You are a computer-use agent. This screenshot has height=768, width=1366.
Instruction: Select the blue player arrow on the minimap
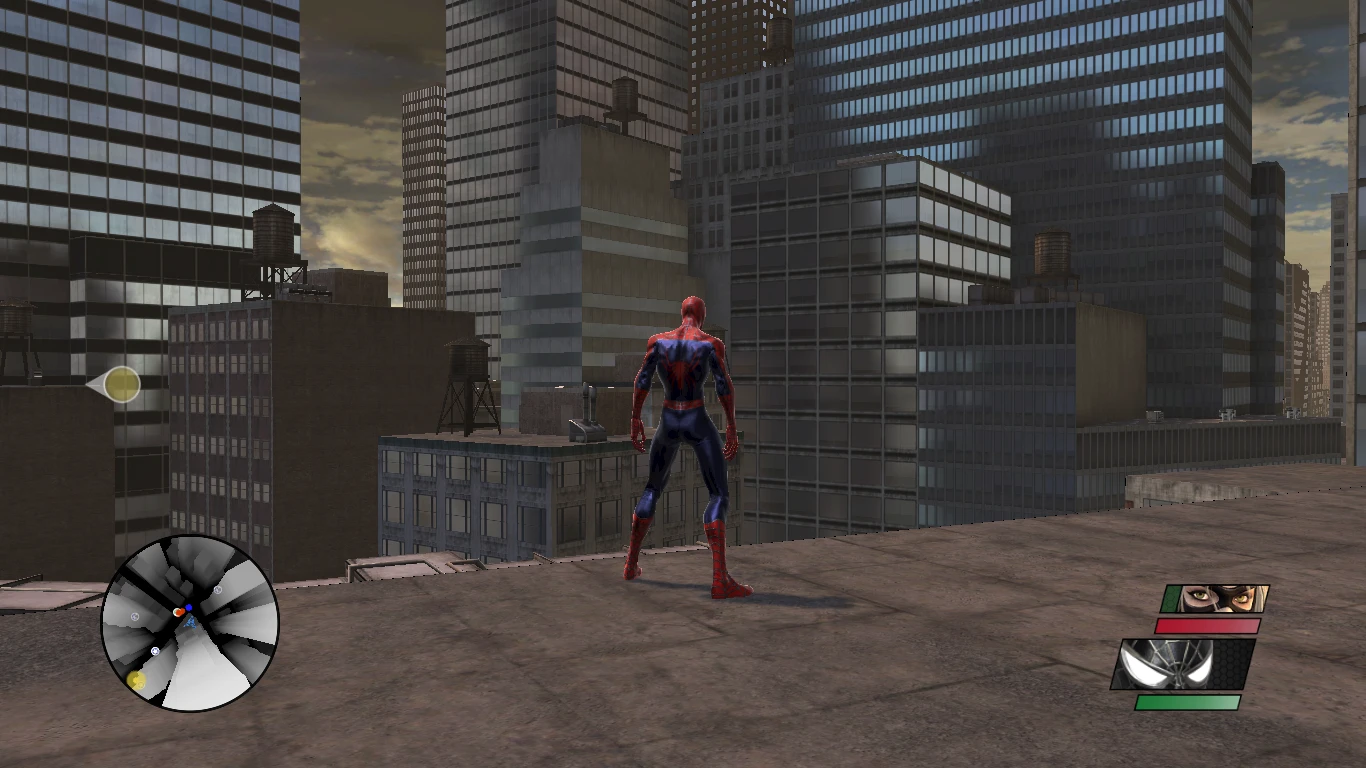point(191,623)
